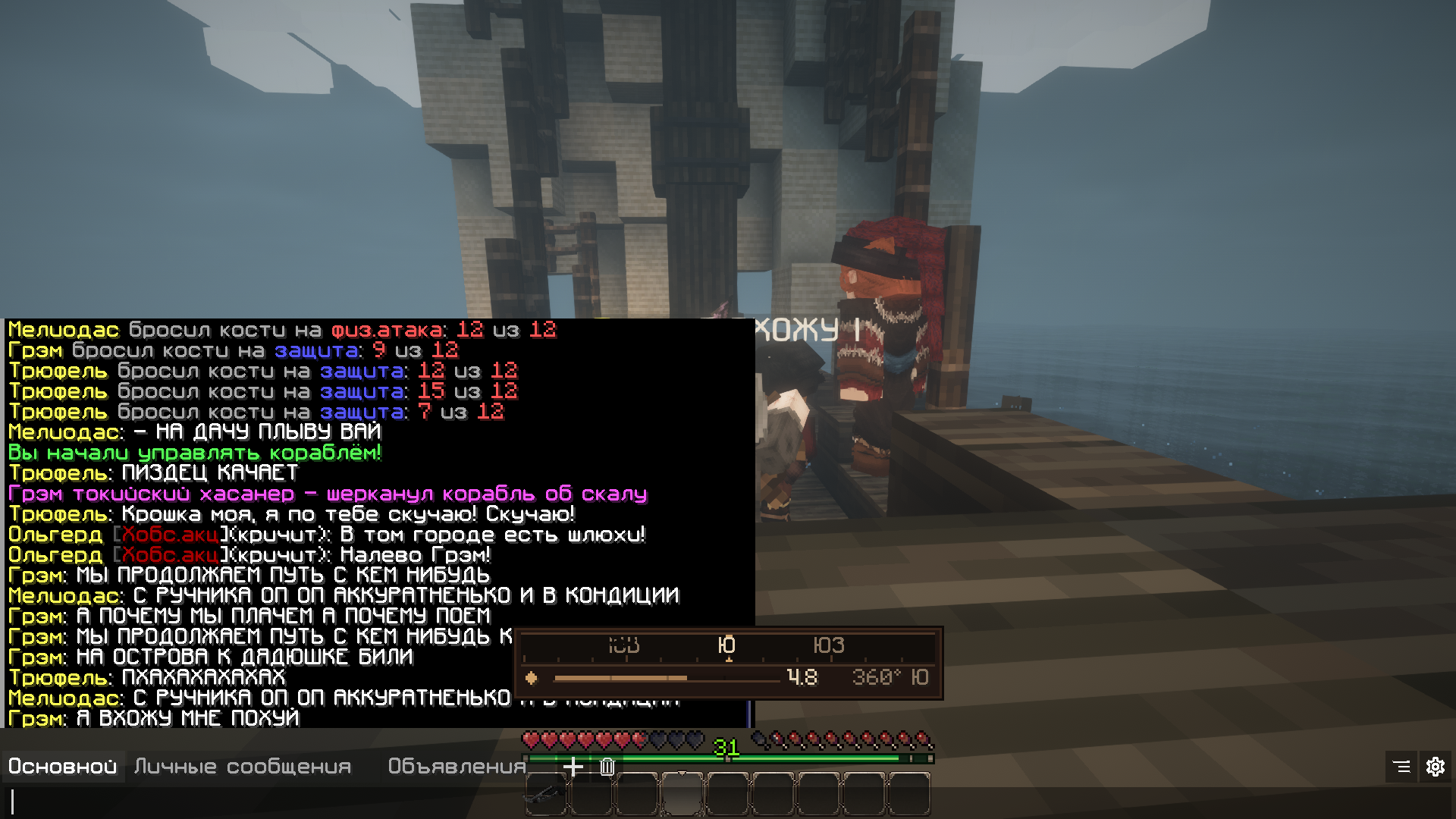
Task: Add a new chat tab with the plus button
Action: click(x=573, y=767)
